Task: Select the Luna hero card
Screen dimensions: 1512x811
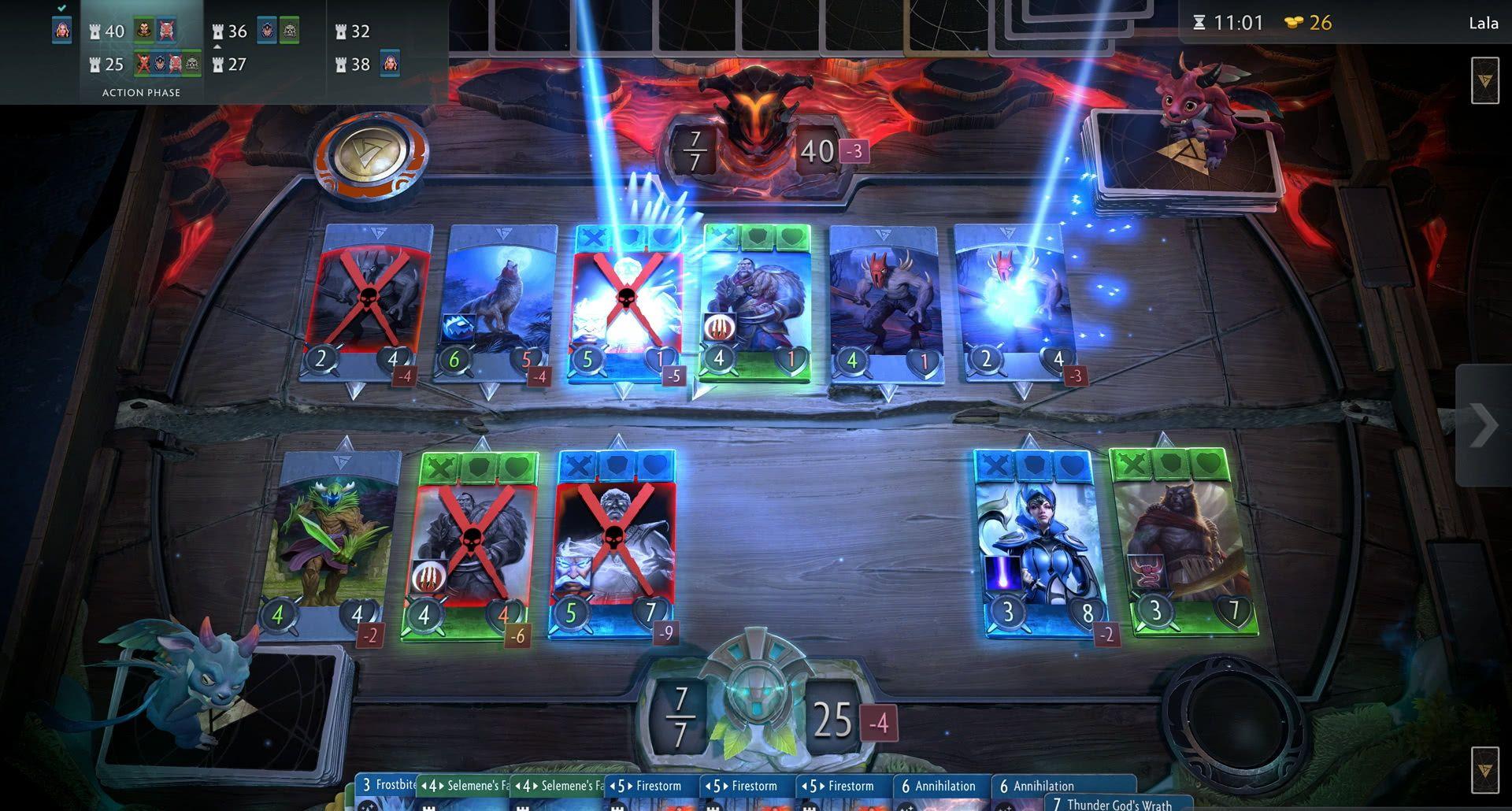Action: click(x=1038, y=543)
